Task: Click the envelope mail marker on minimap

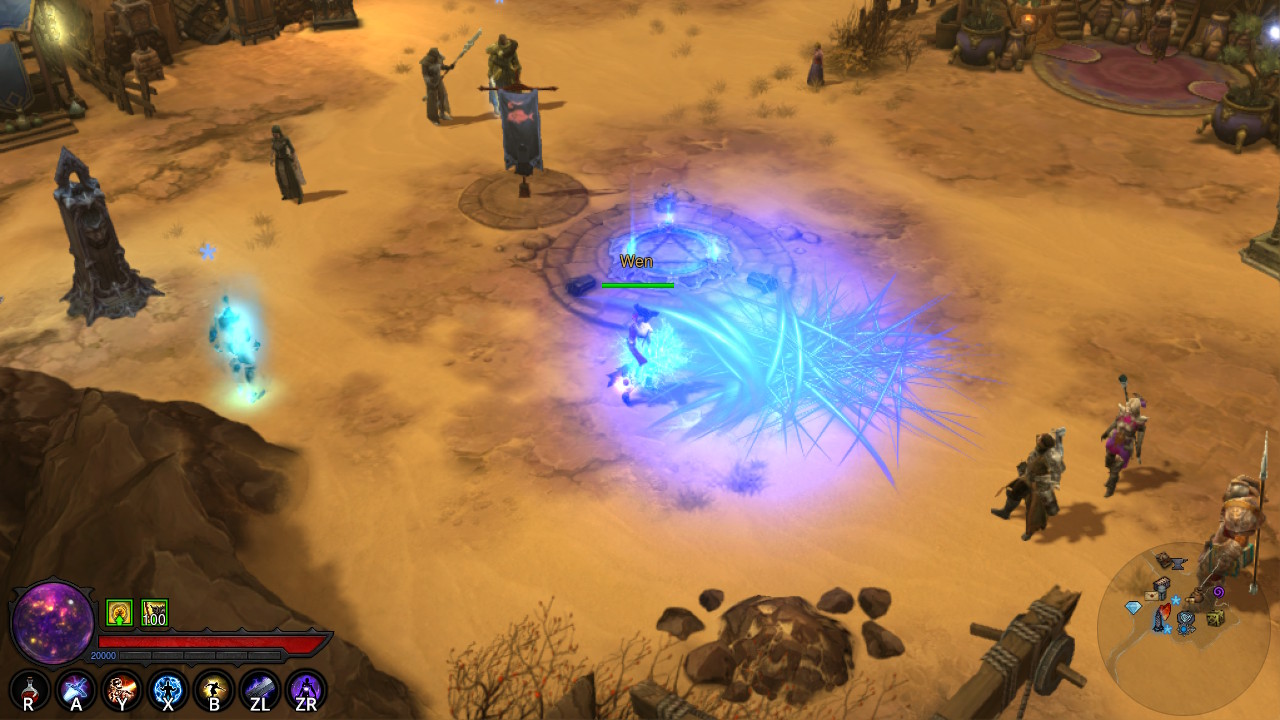Action: 1150,595
